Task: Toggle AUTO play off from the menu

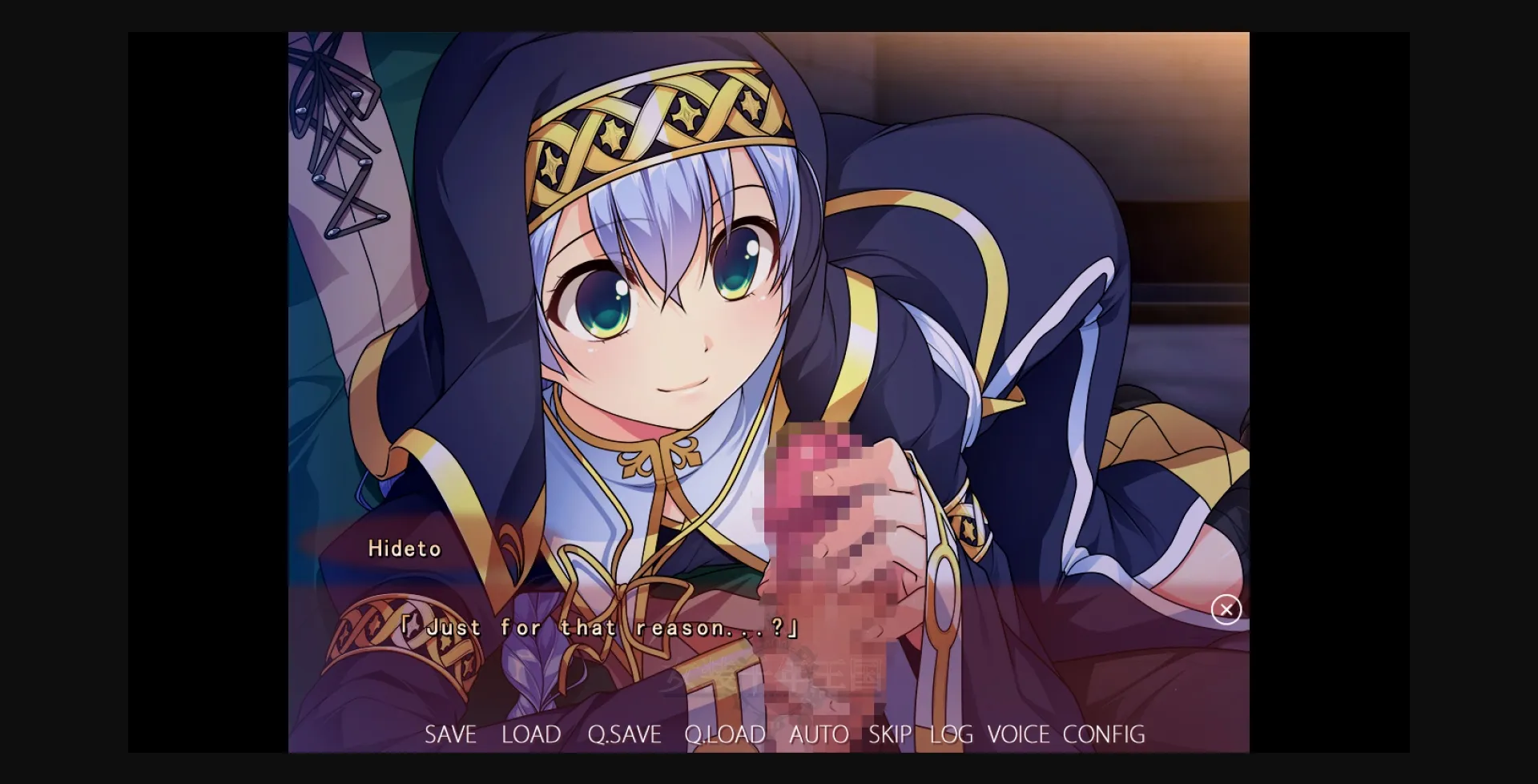Action: [819, 734]
